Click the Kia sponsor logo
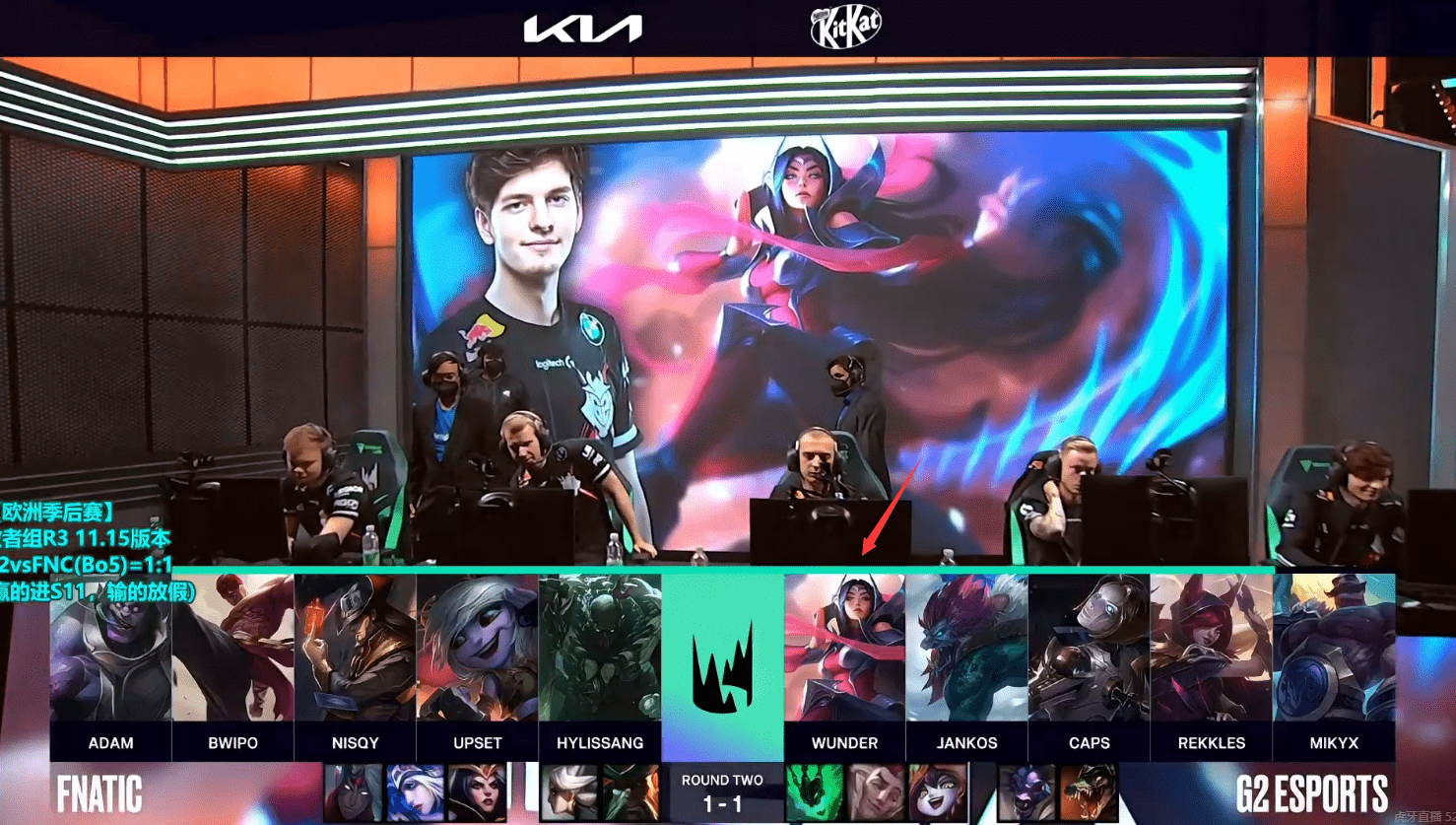Screen dimensions: 1456x825 [x=582, y=28]
